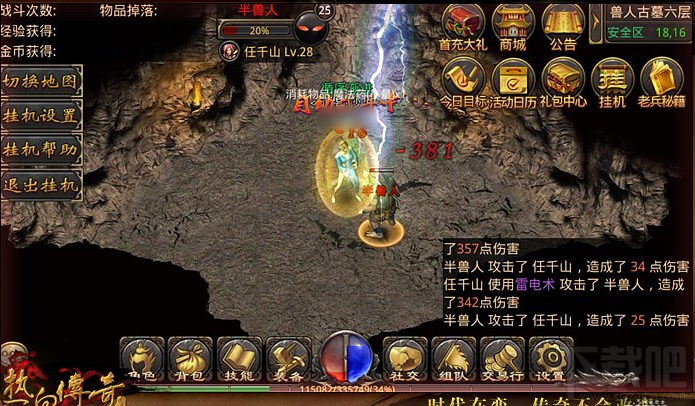Click the 切换地图 switch map button

point(40,82)
